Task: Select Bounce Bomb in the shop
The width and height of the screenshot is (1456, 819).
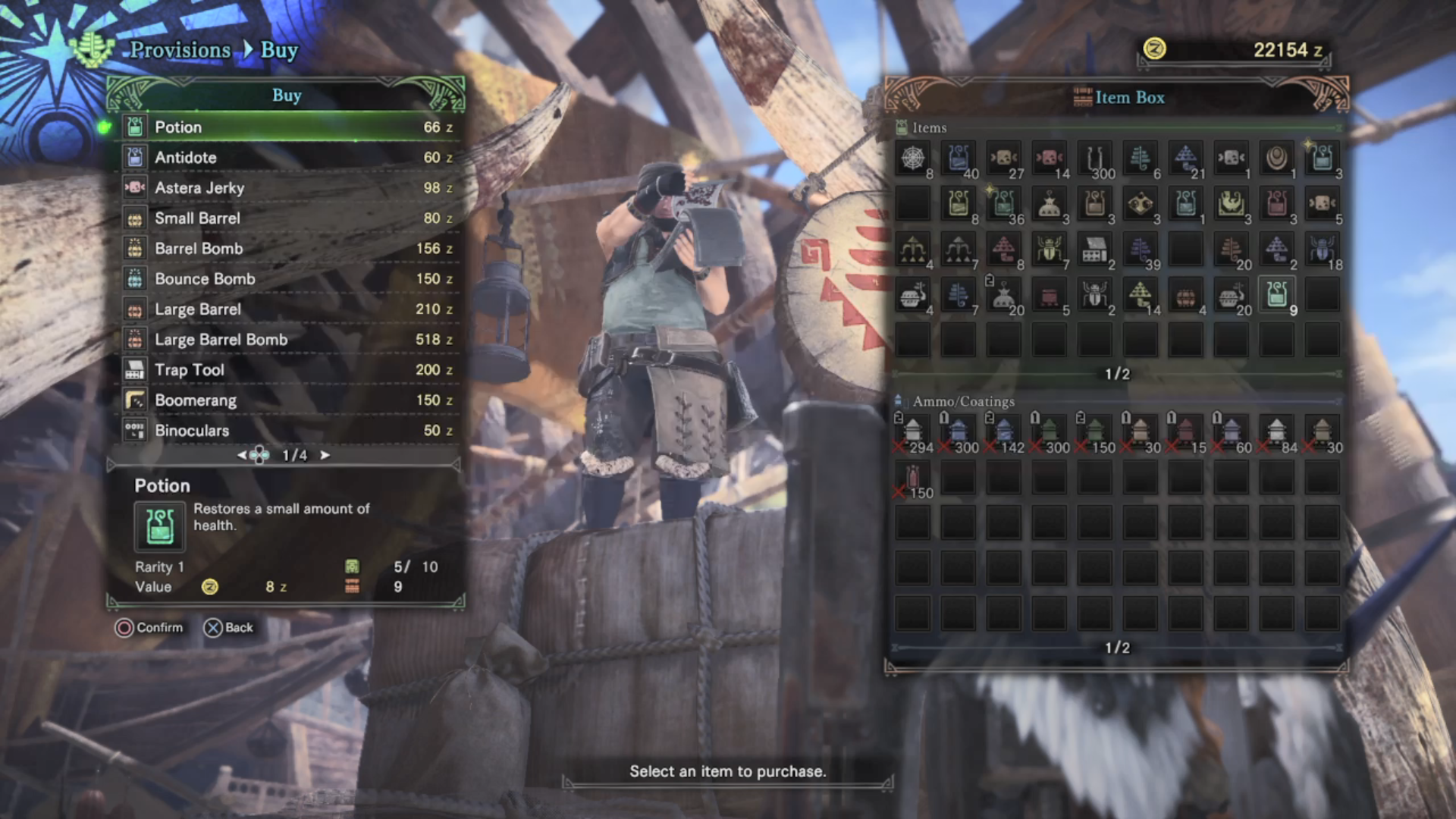Action: point(288,278)
